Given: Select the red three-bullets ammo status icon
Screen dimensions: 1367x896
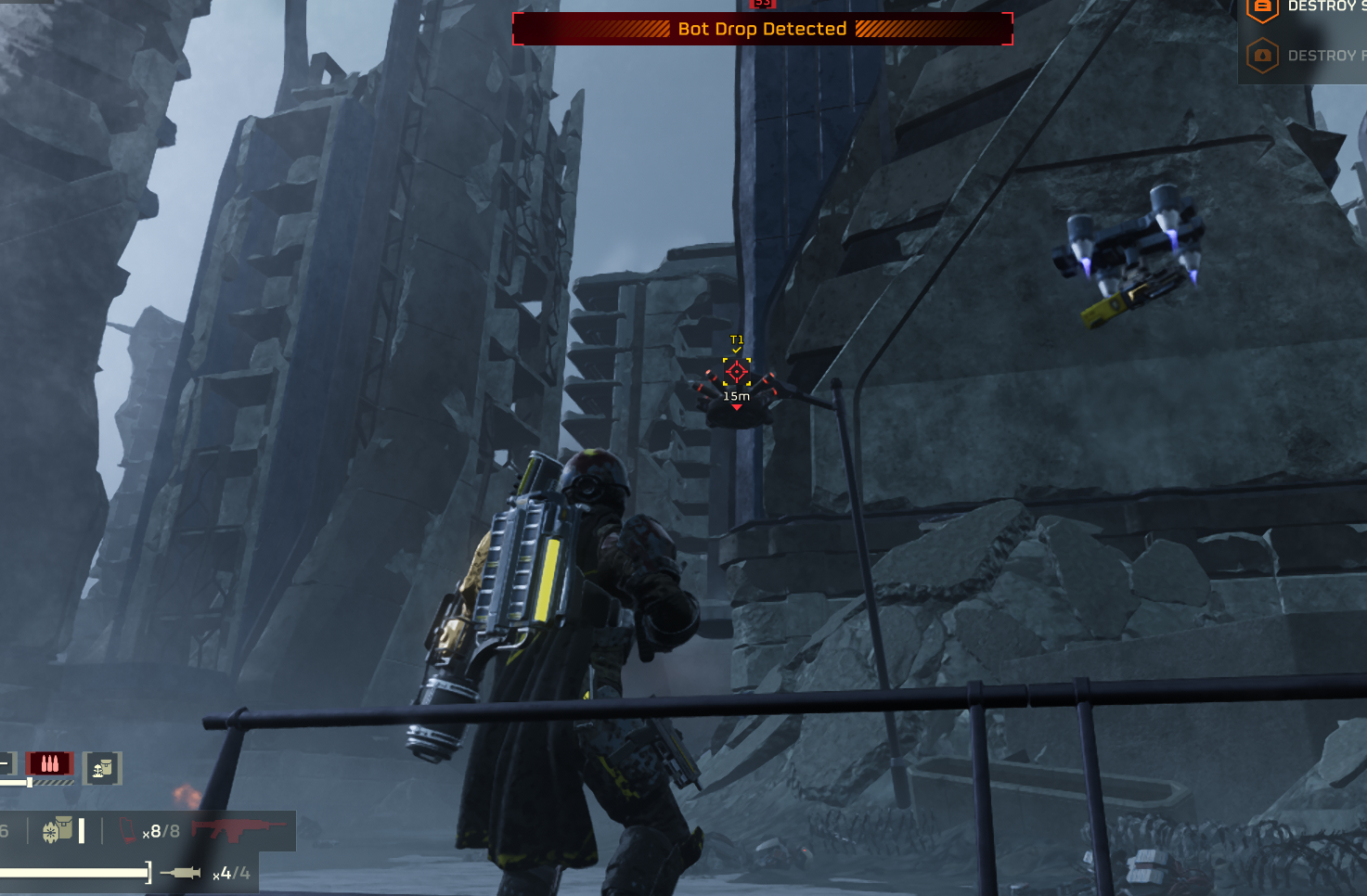Looking at the screenshot, I should coord(49,763).
